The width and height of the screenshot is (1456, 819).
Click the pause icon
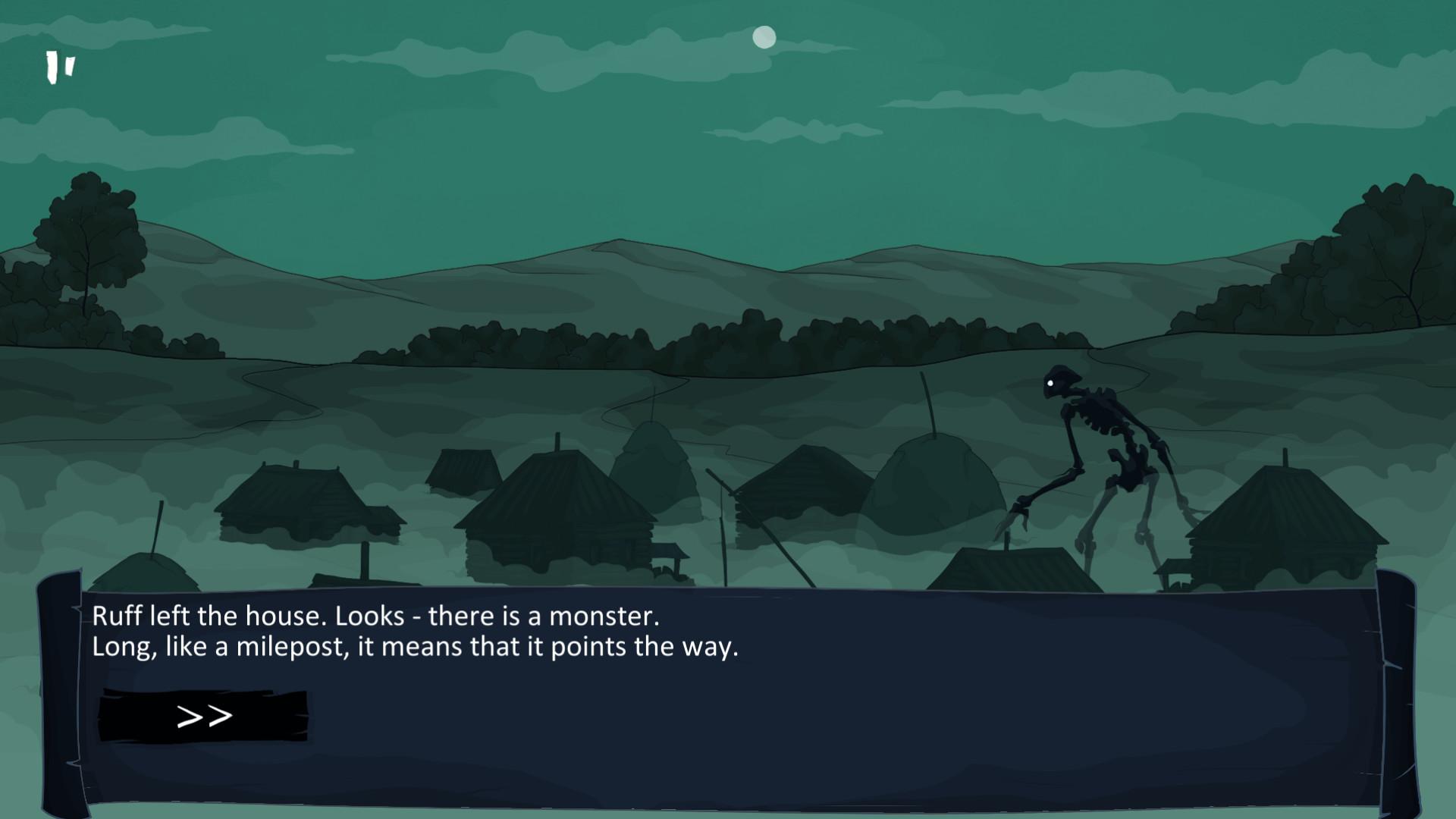pyautogui.click(x=60, y=67)
